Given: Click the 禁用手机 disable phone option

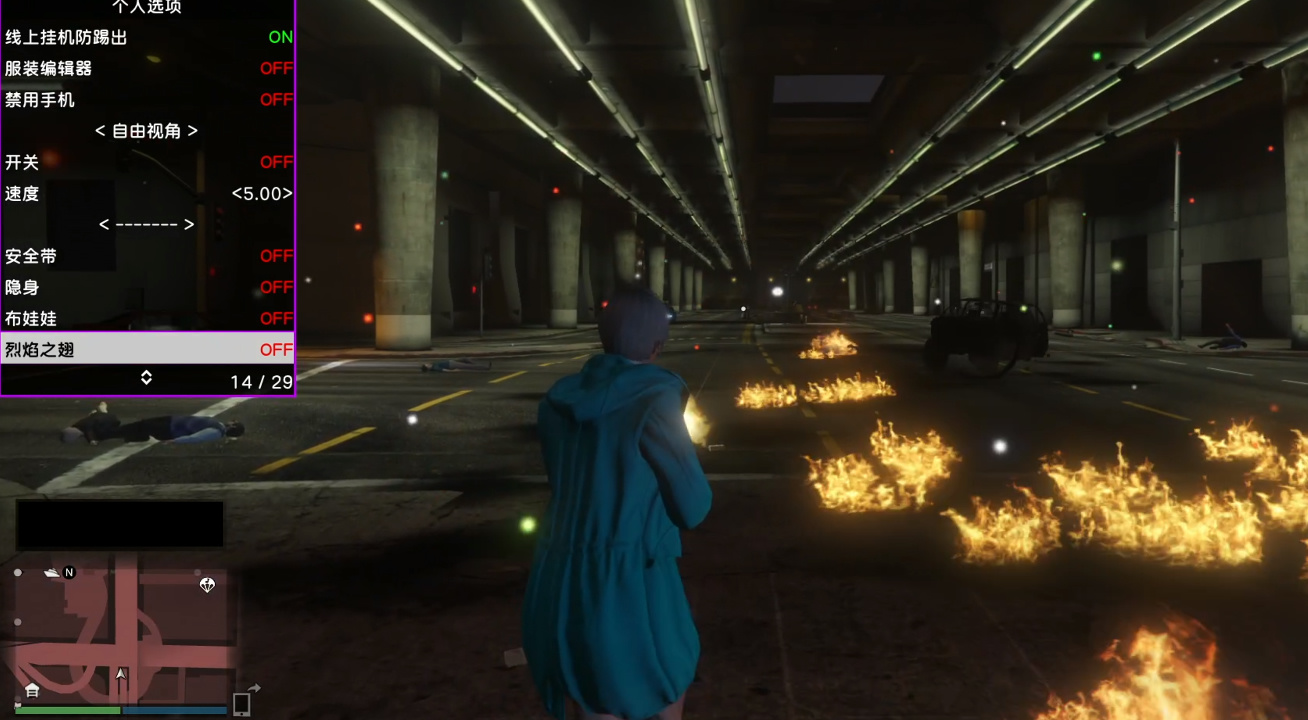Looking at the screenshot, I should pyautogui.click(x=148, y=99).
